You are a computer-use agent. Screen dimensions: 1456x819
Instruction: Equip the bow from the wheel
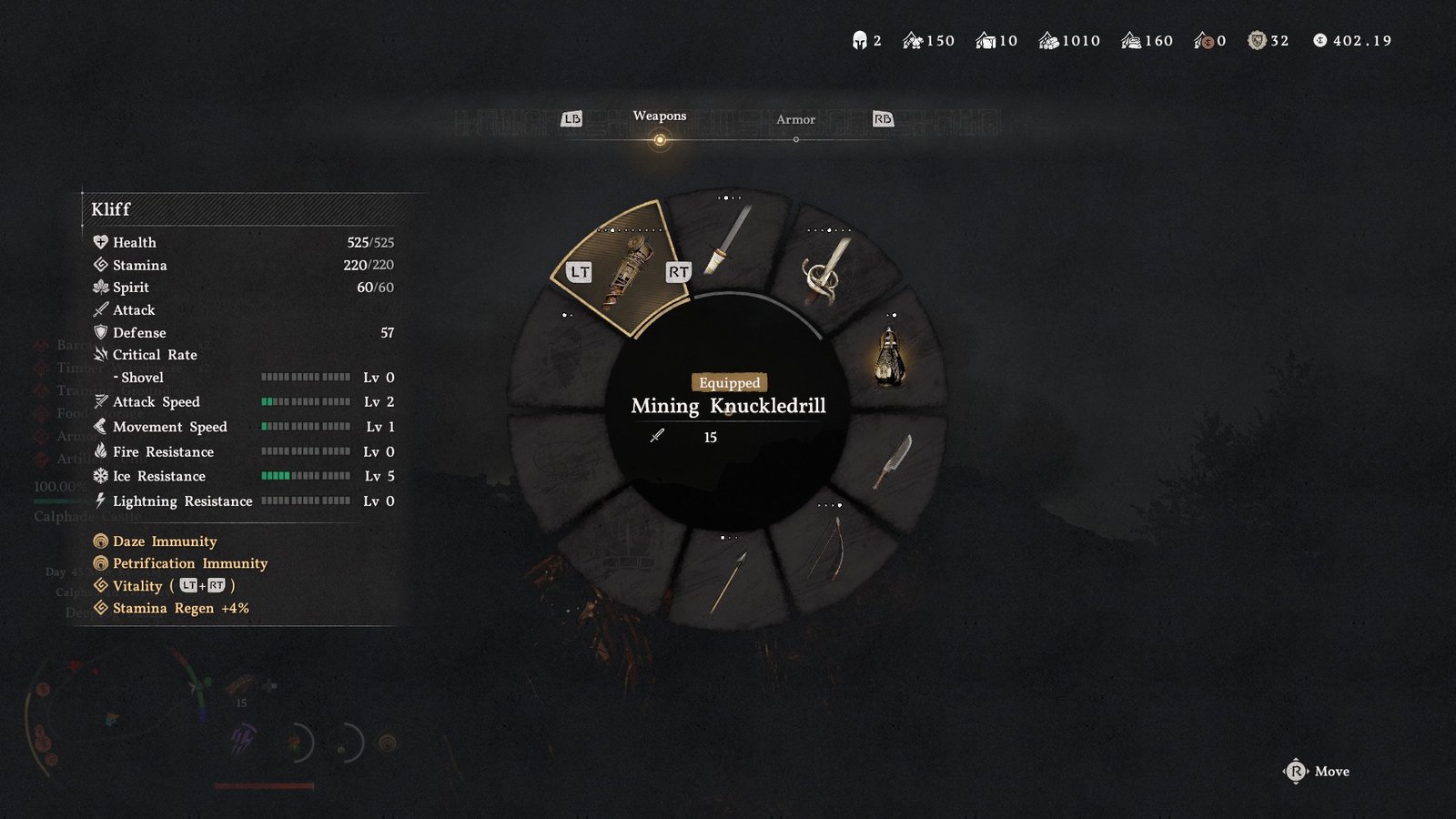[x=828, y=548]
